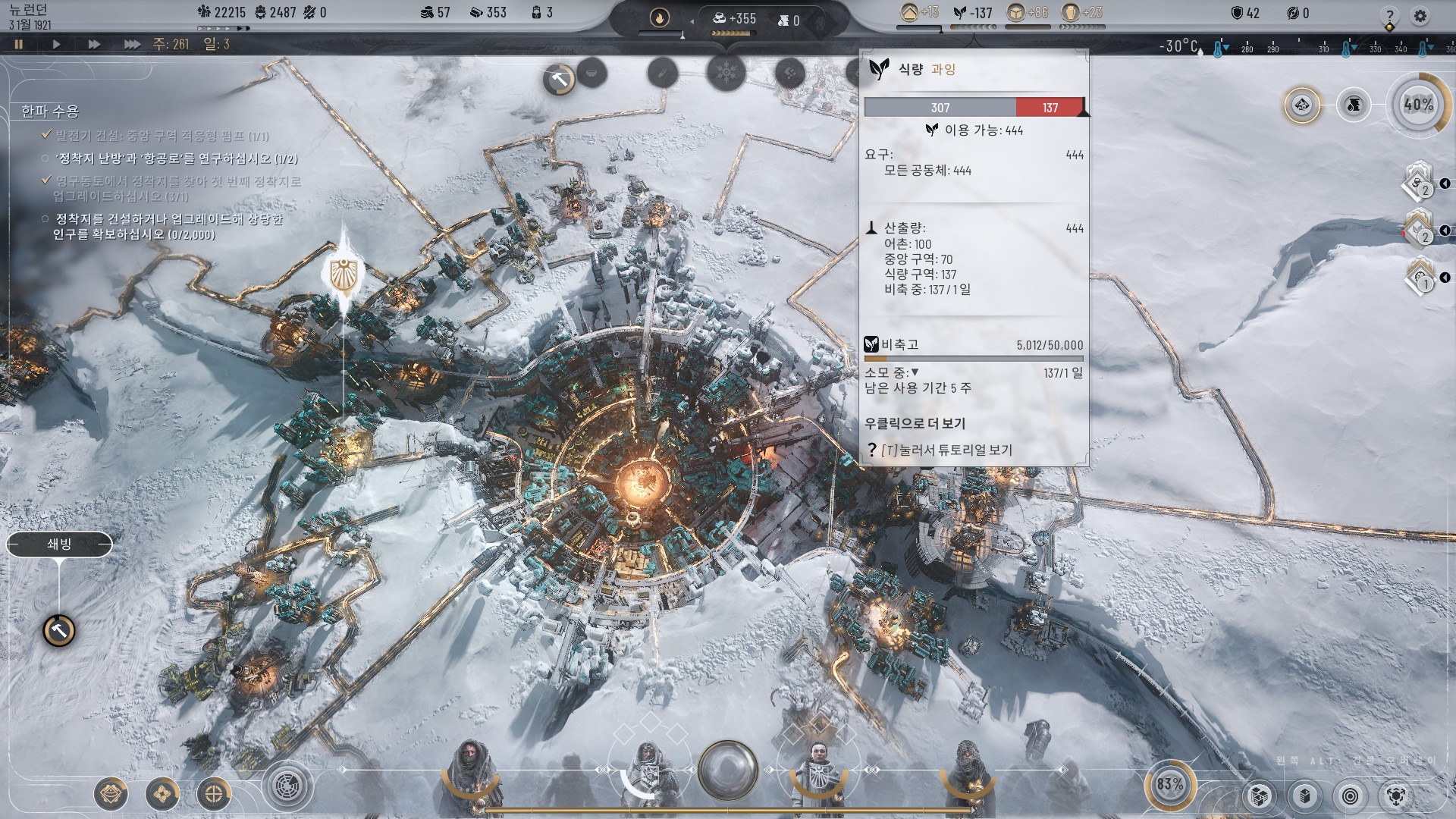1456x819 pixels.
Task: Open the central council orb button
Action: click(727, 769)
